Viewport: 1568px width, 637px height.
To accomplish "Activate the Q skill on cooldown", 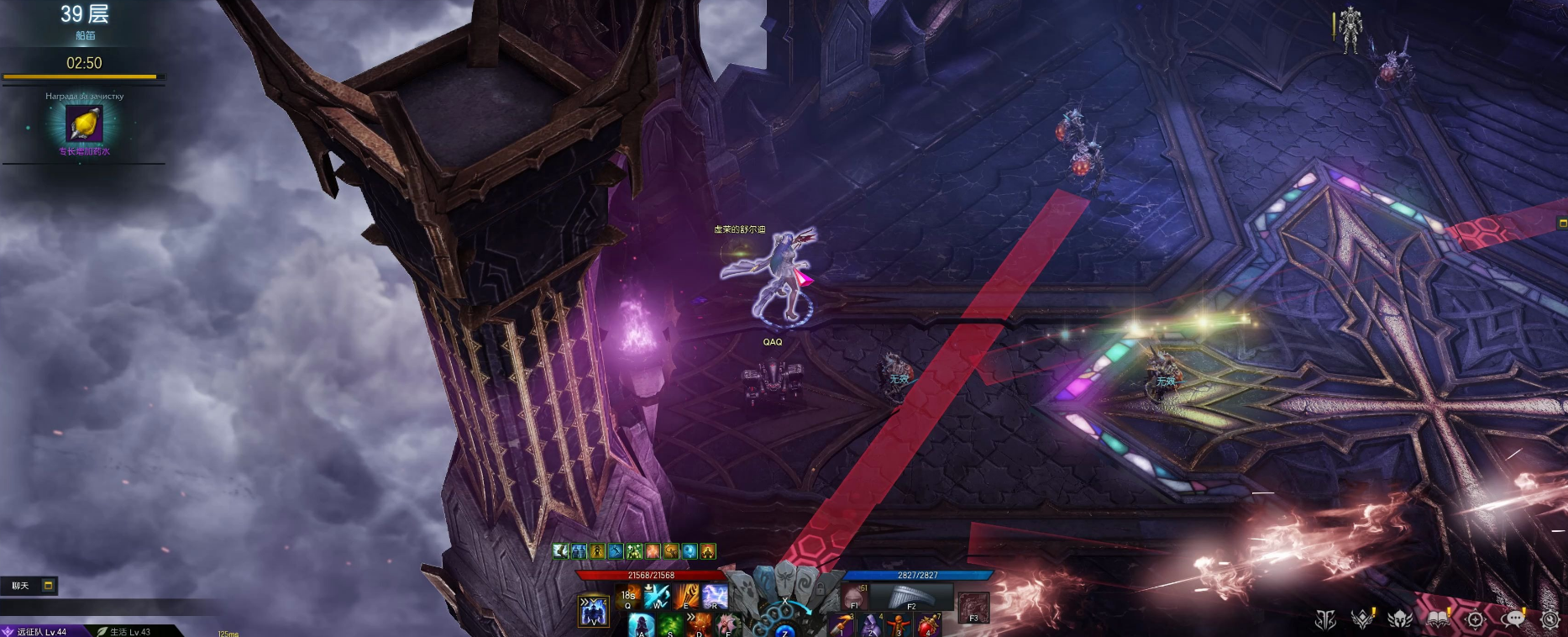I will 628,597.
